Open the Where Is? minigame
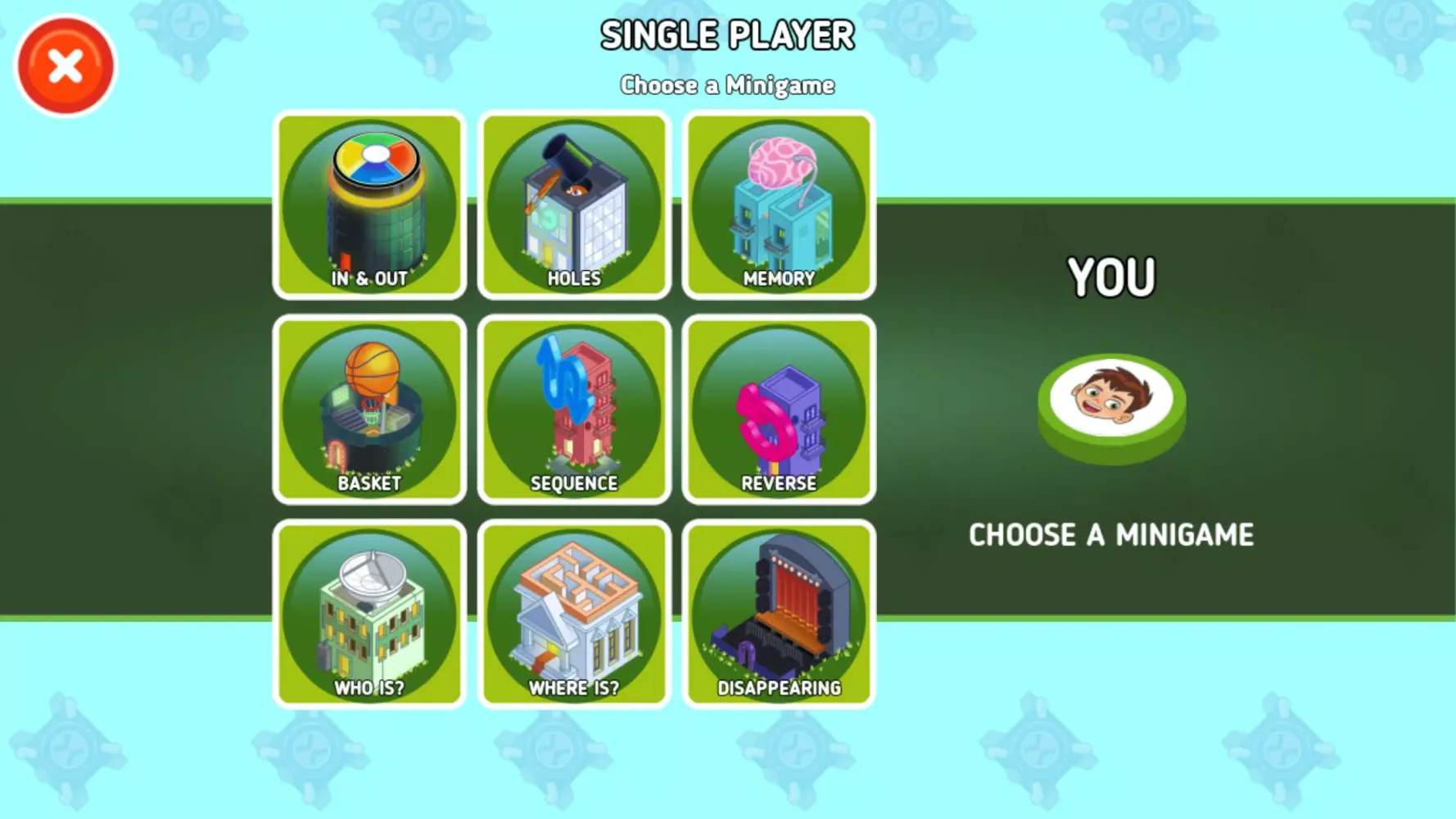 click(x=573, y=613)
